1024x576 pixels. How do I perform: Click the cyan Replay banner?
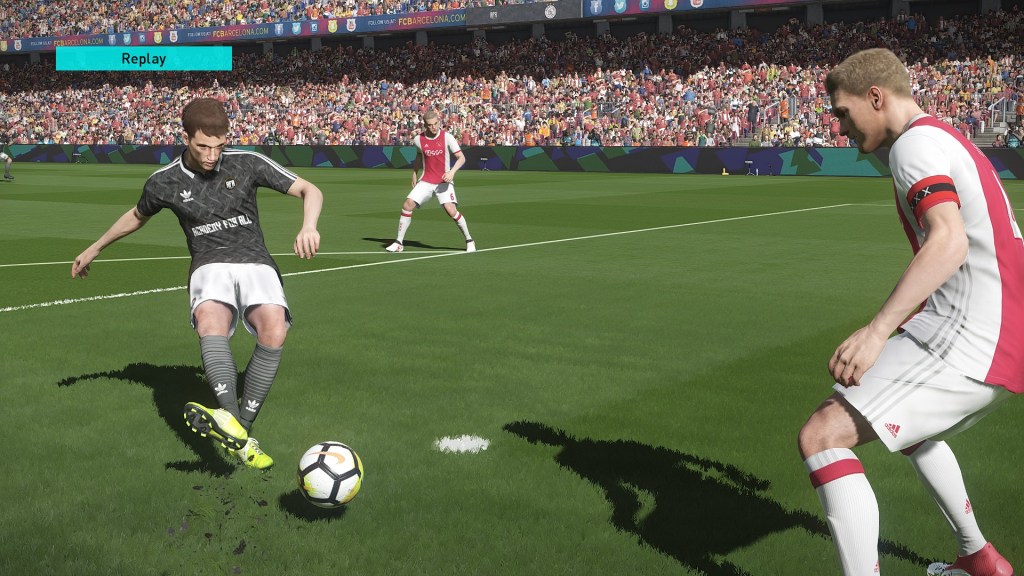(x=144, y=58)
